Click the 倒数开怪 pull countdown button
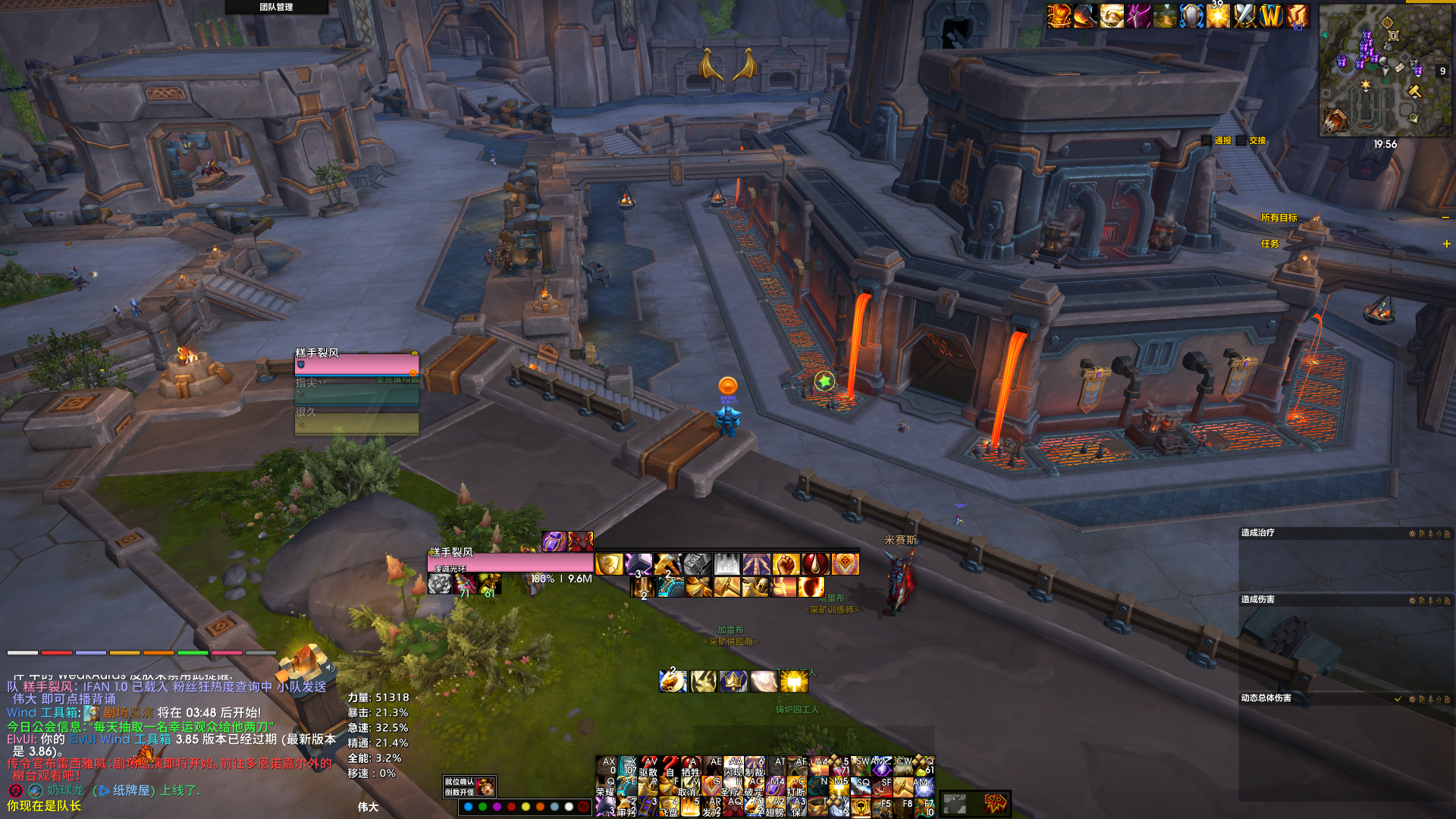This screenshot has width=1456, height=819. [x=460, y=792]
